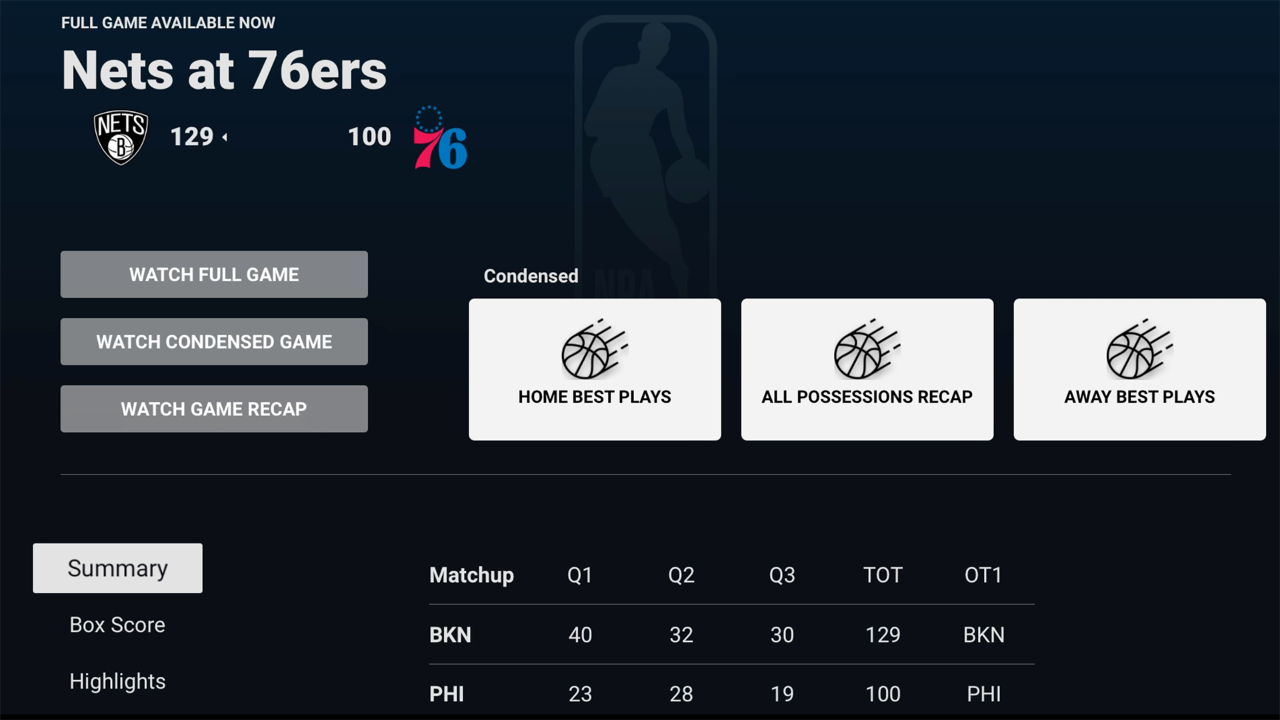Click the Condensed section label
The width and height of the screenshot is (1280, 720).
pyautogui.click(x=530, y=276)
